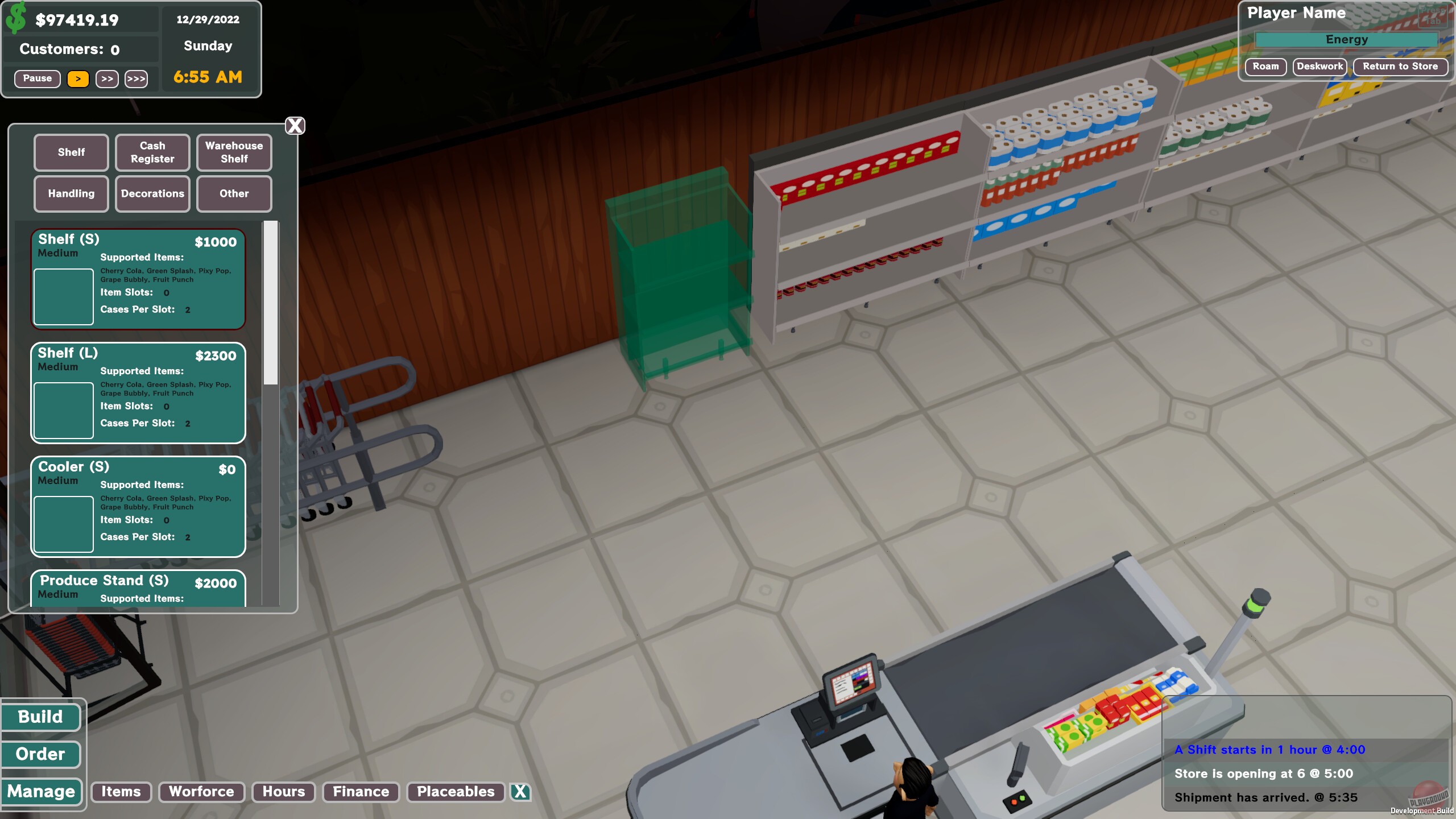Select the Shelf category
Image resolution: width=1456 pixels, height=819 pixels.
(x=71, y=152)
